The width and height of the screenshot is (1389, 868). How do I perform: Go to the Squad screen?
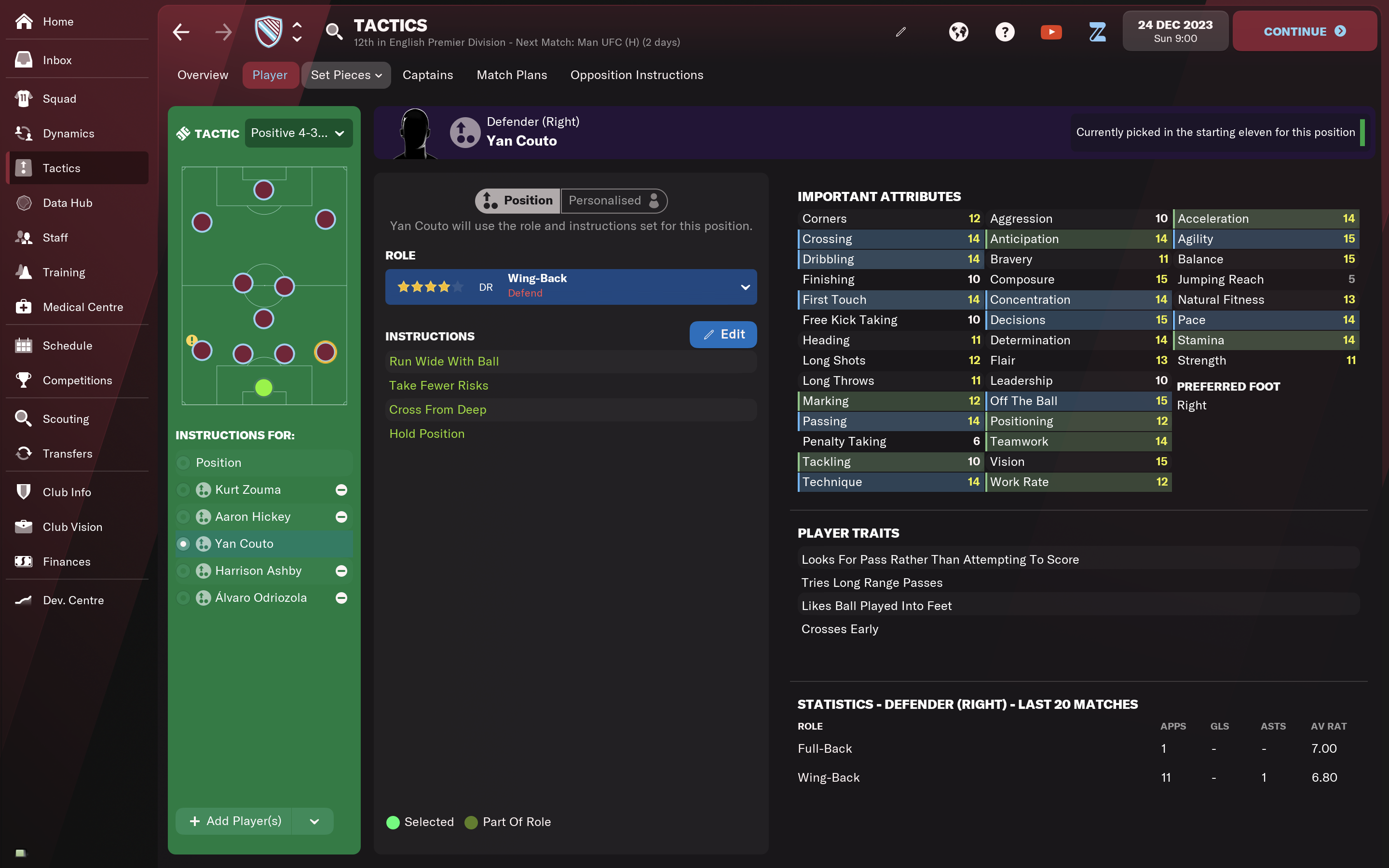(x=59, y=99)
